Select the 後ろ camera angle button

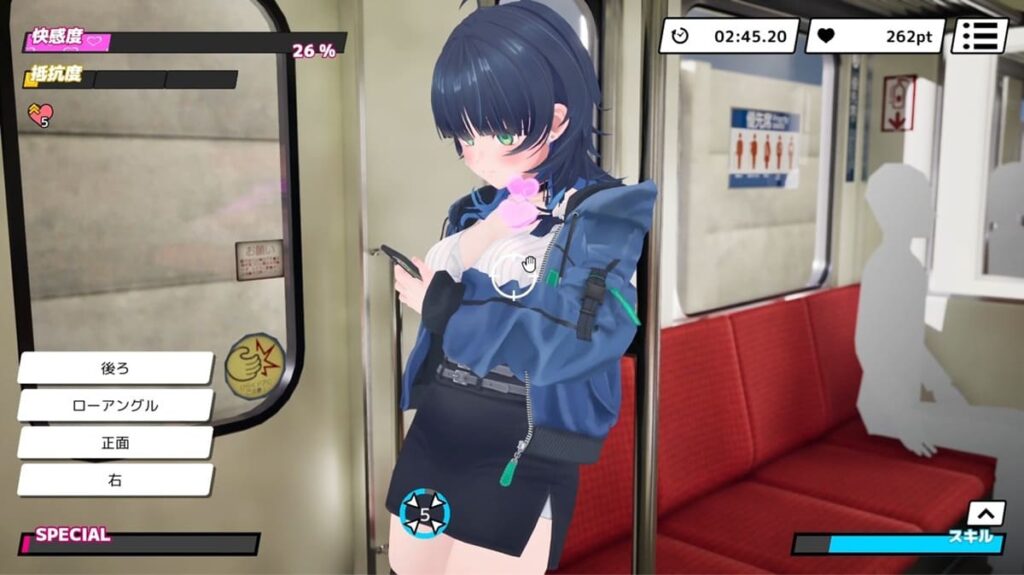[115, 368]
